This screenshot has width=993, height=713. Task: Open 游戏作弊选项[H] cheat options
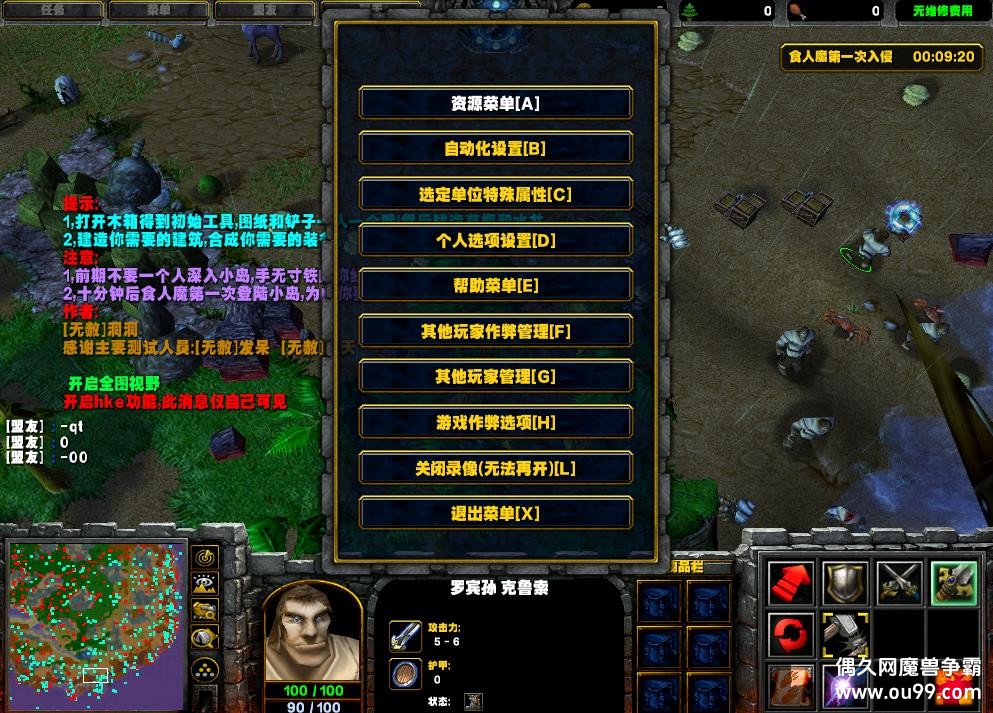[495, 423]
